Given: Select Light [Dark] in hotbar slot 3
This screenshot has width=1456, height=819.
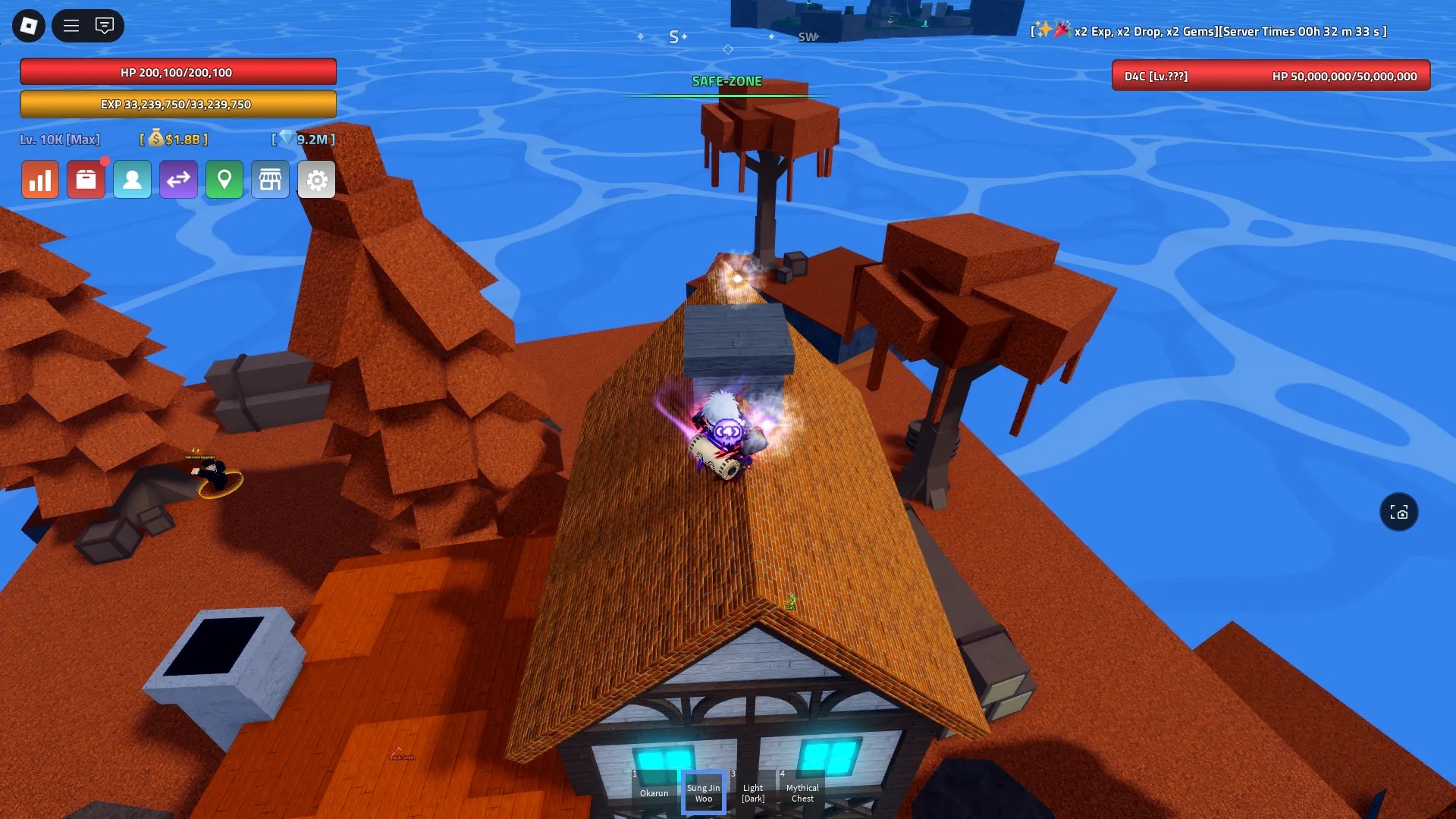Looking at the screenshot, I should (752, 792).
